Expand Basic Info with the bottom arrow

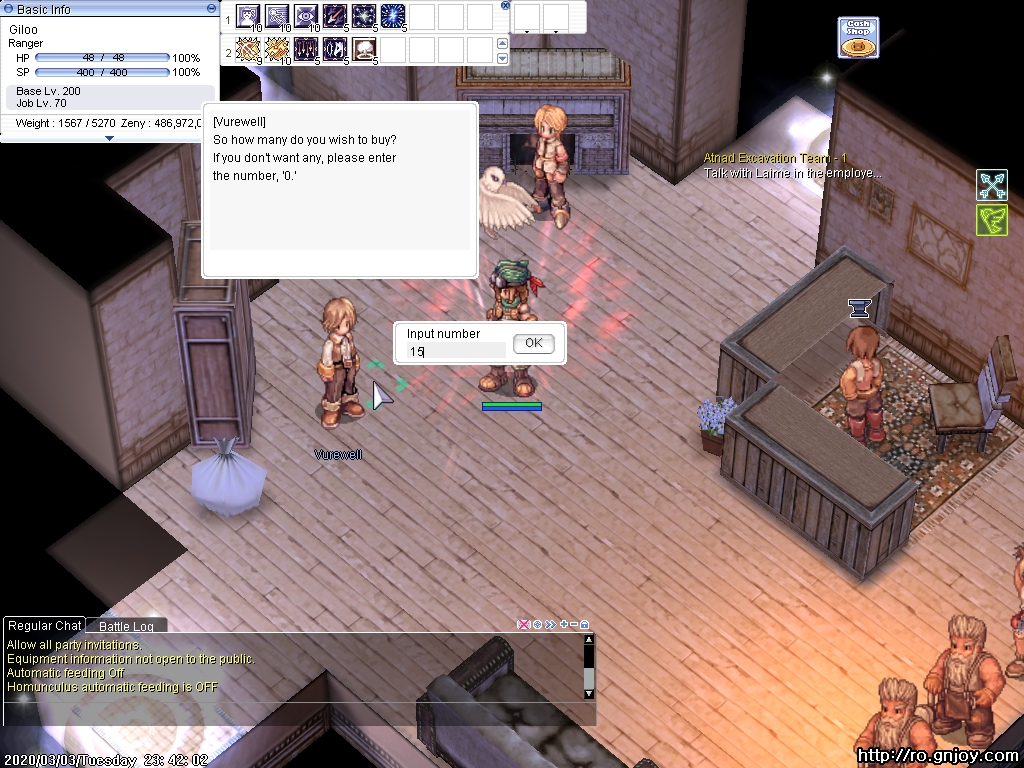pos(109,138)
